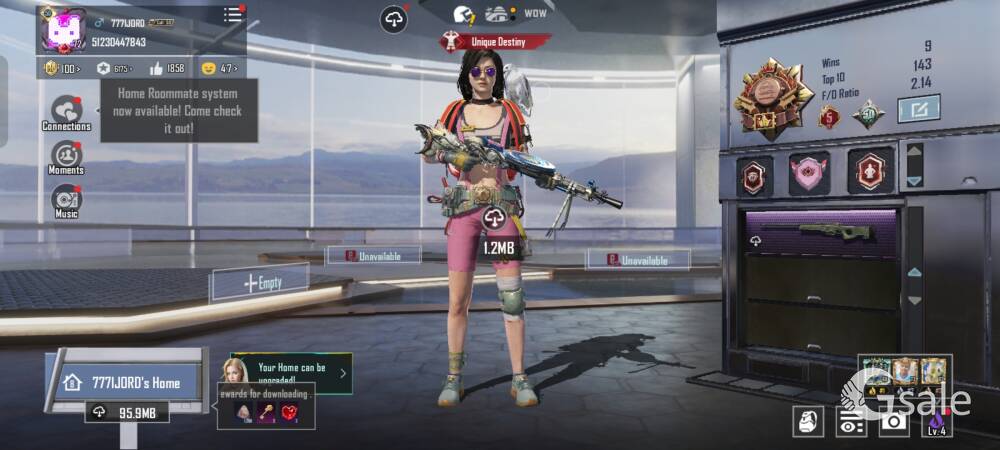Download the 95.9MB home resource pack
This screenshot has height=450, width=1000.
pyautogui.click(x=126, y=412)
